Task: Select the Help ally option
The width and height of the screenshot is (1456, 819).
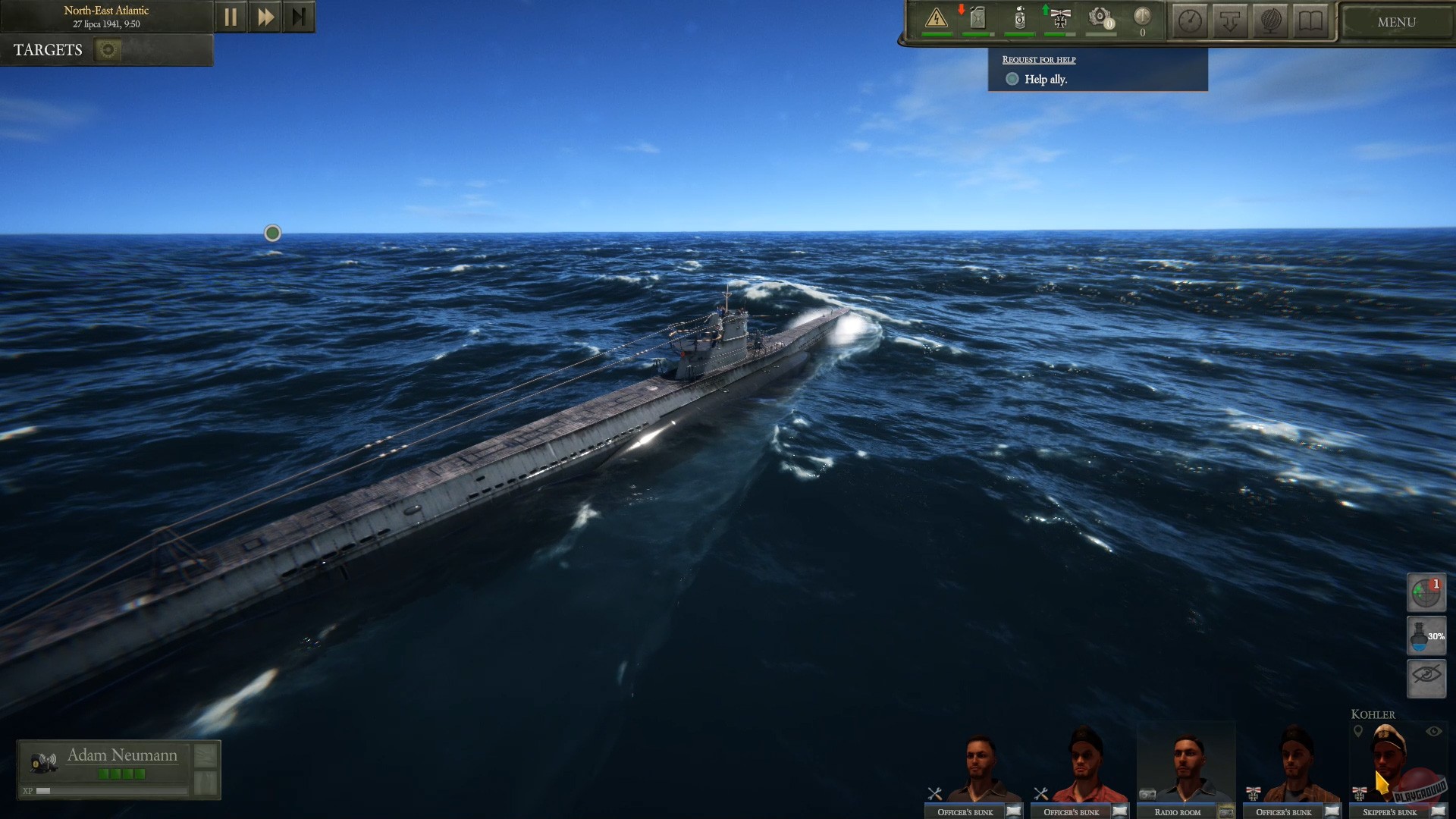Action: 1013,78
